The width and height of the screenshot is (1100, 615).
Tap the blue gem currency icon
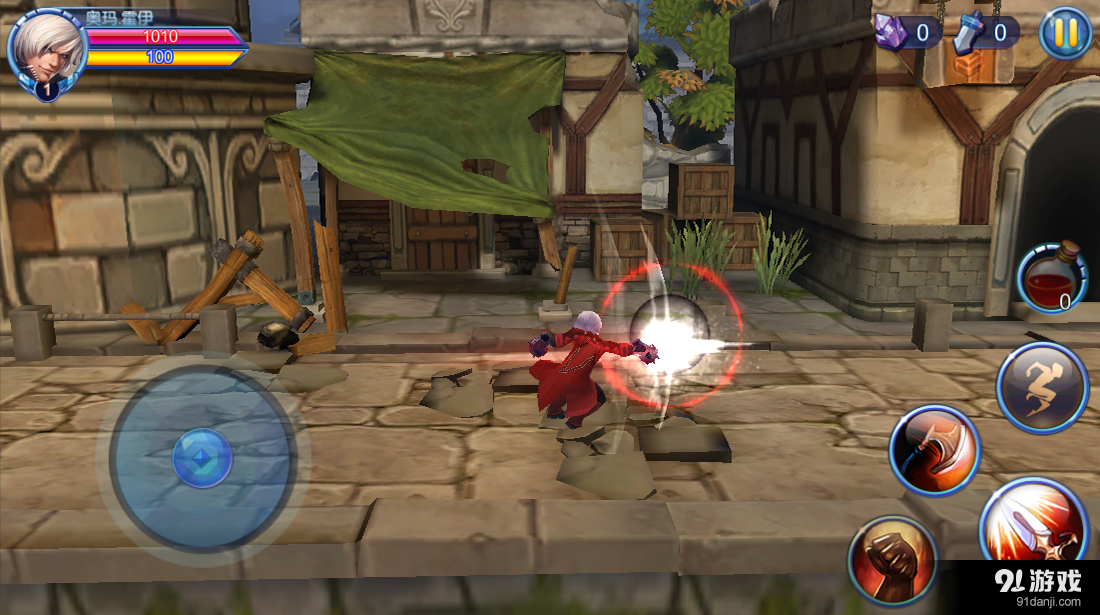click(968, 34)
